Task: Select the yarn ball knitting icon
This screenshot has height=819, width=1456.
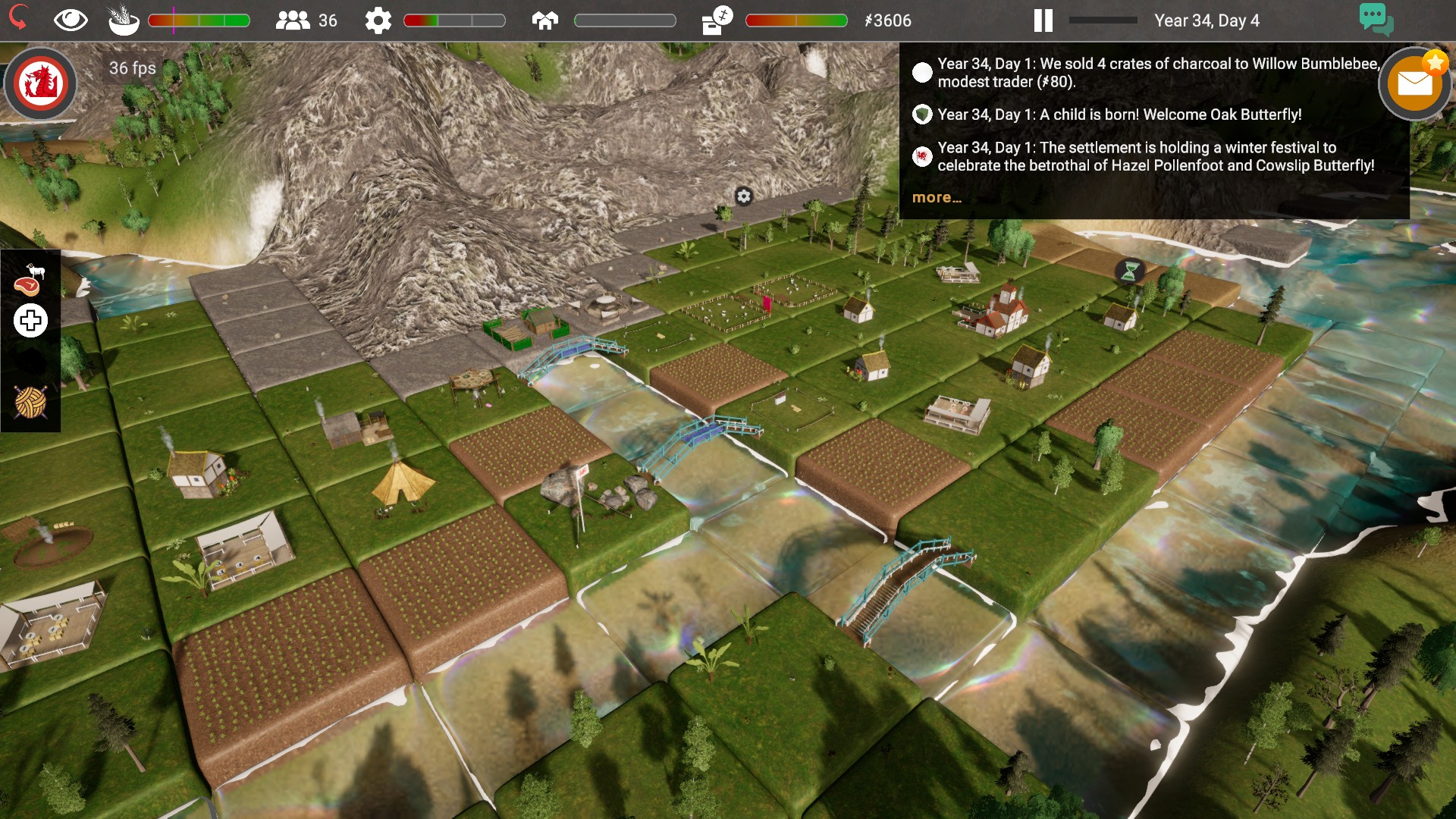Action: (x=30, y=402)
